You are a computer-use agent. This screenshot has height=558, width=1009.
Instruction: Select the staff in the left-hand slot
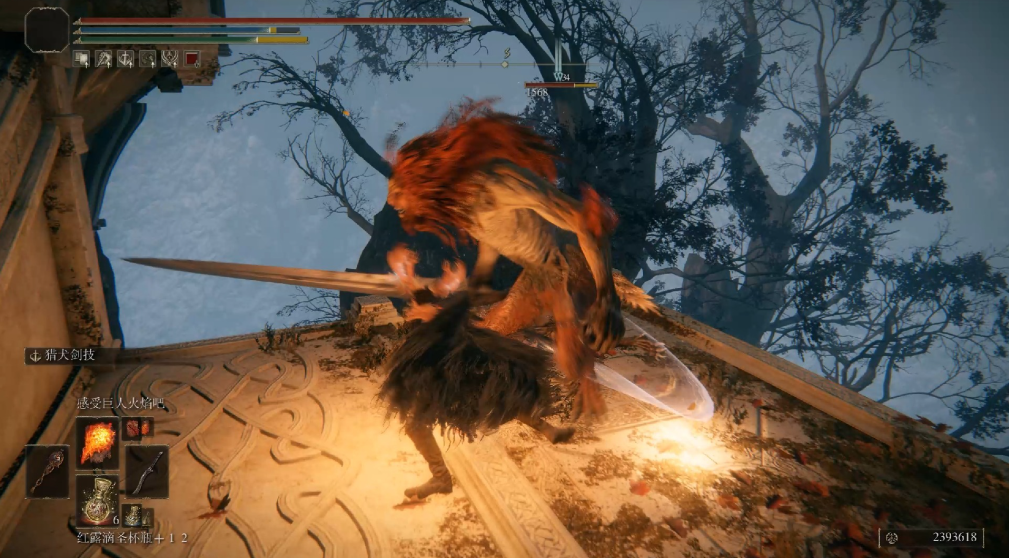(47, 471)
